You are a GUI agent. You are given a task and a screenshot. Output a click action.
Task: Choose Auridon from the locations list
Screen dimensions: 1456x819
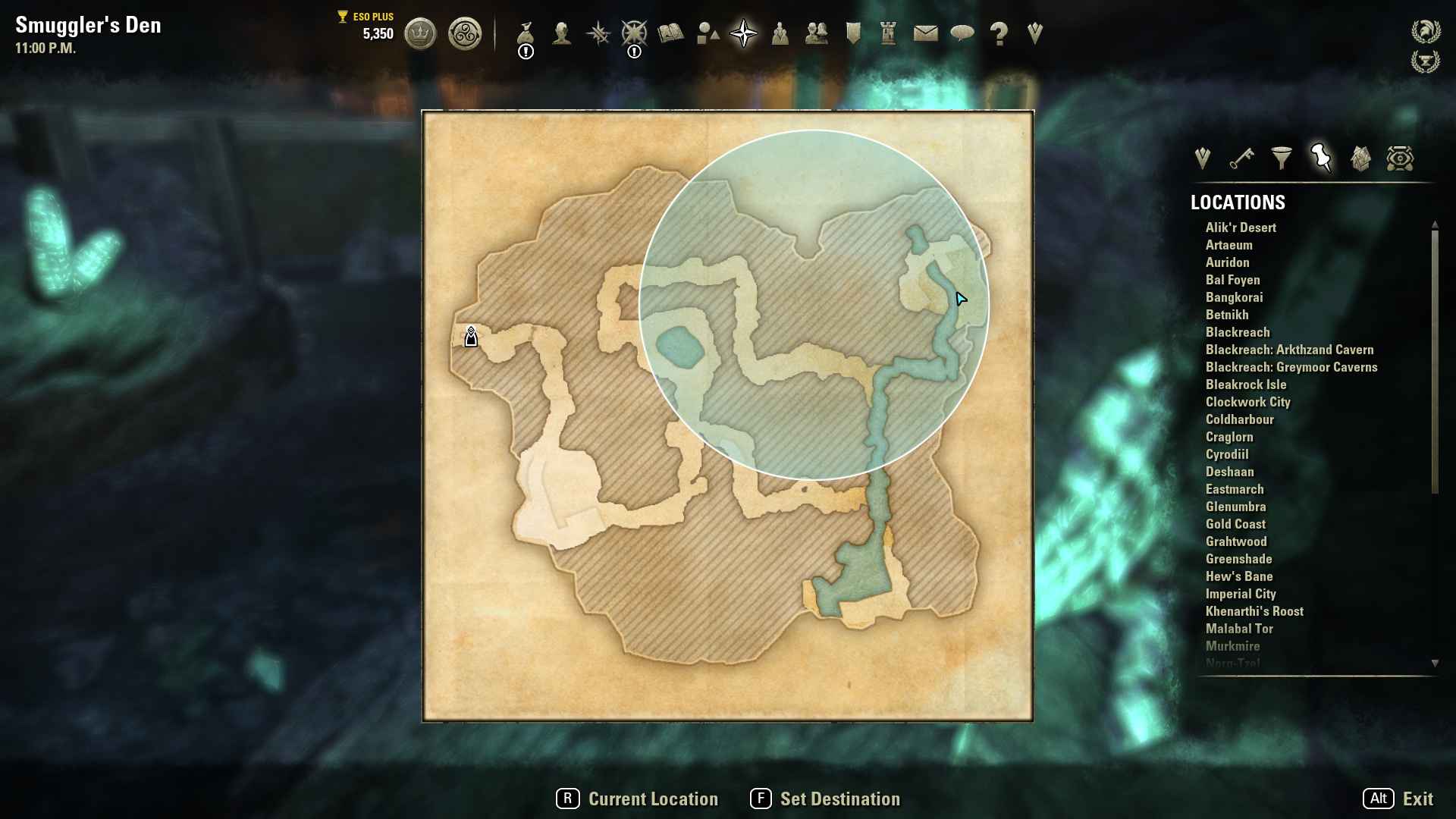1227,262
